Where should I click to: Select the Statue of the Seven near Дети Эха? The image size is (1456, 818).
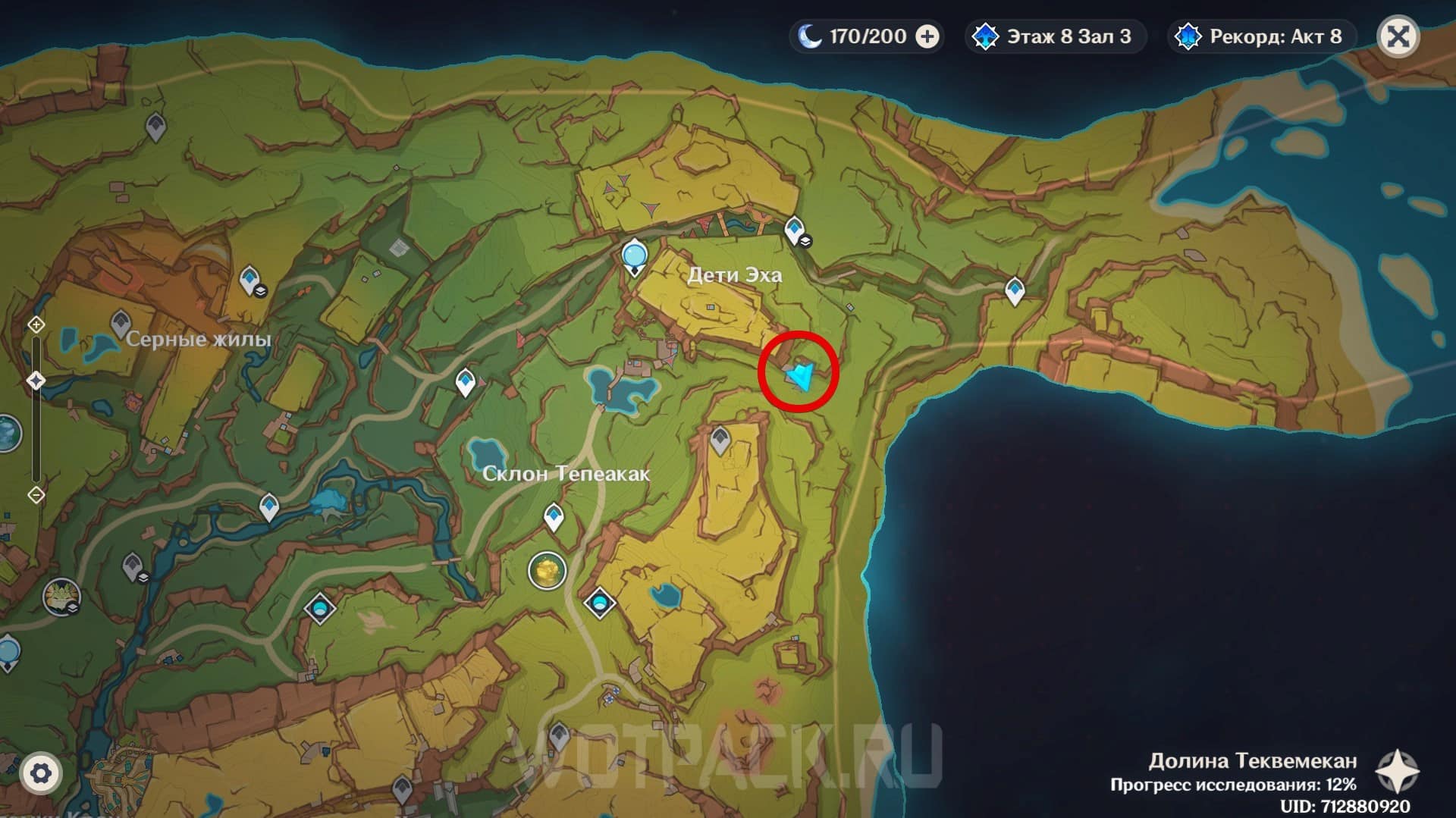tap(634, 256)
